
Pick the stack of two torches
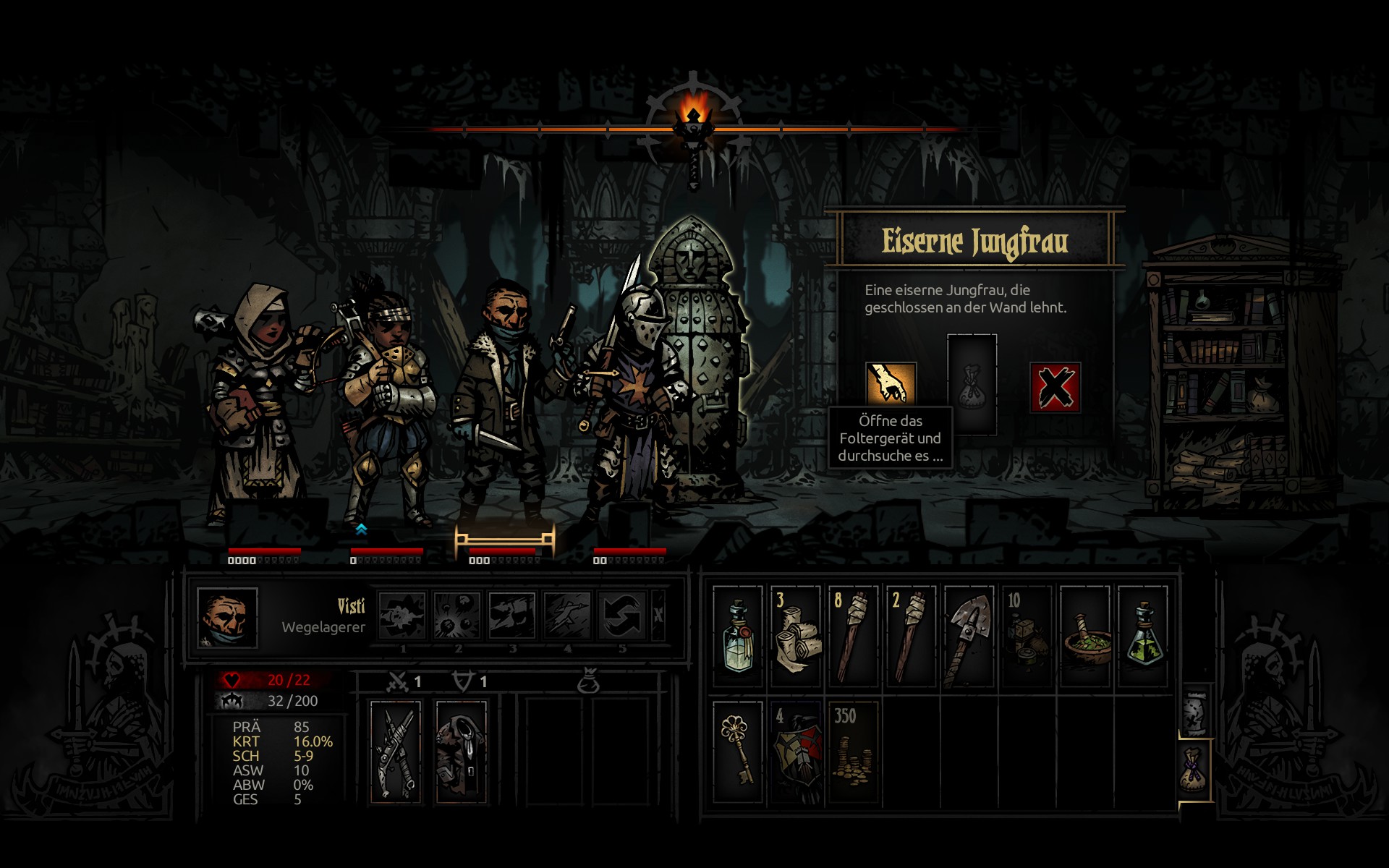tap(912, 636)
